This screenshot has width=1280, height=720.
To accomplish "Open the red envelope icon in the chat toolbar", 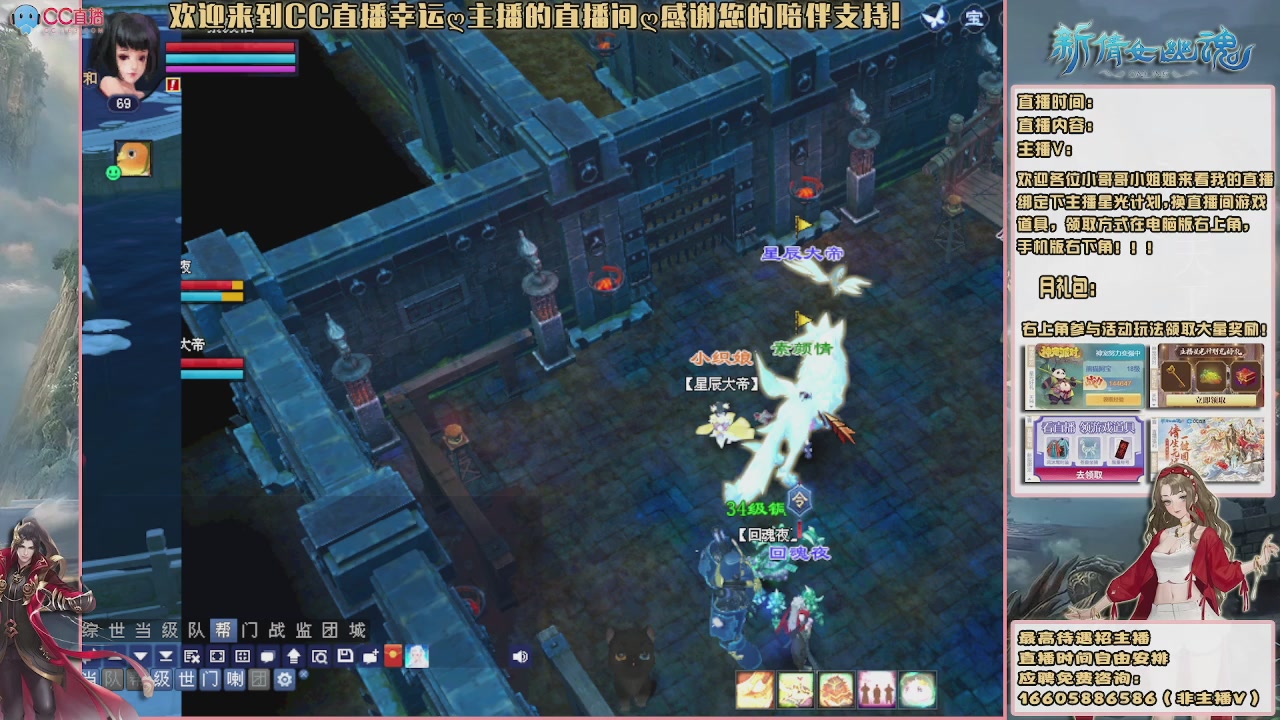I will point(393,656).
